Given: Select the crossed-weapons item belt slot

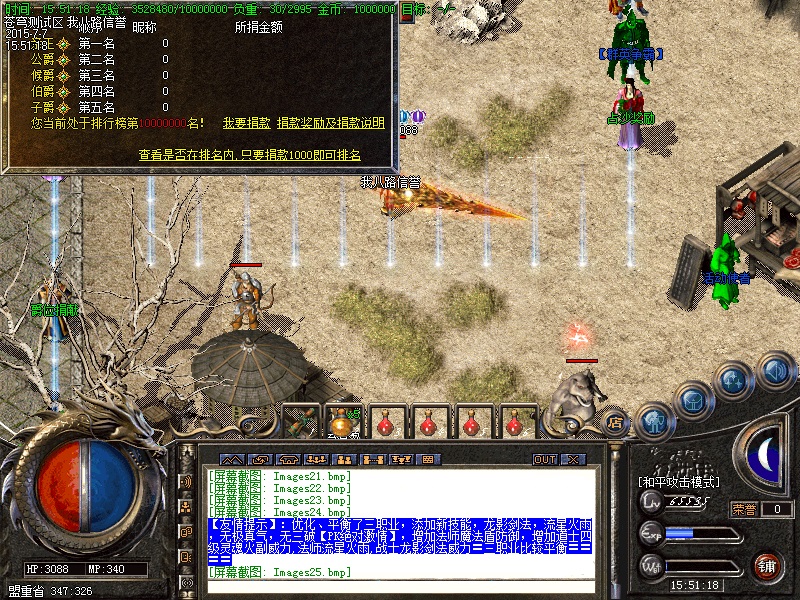Looking at the screenshot, I should (x=299, y=421).
